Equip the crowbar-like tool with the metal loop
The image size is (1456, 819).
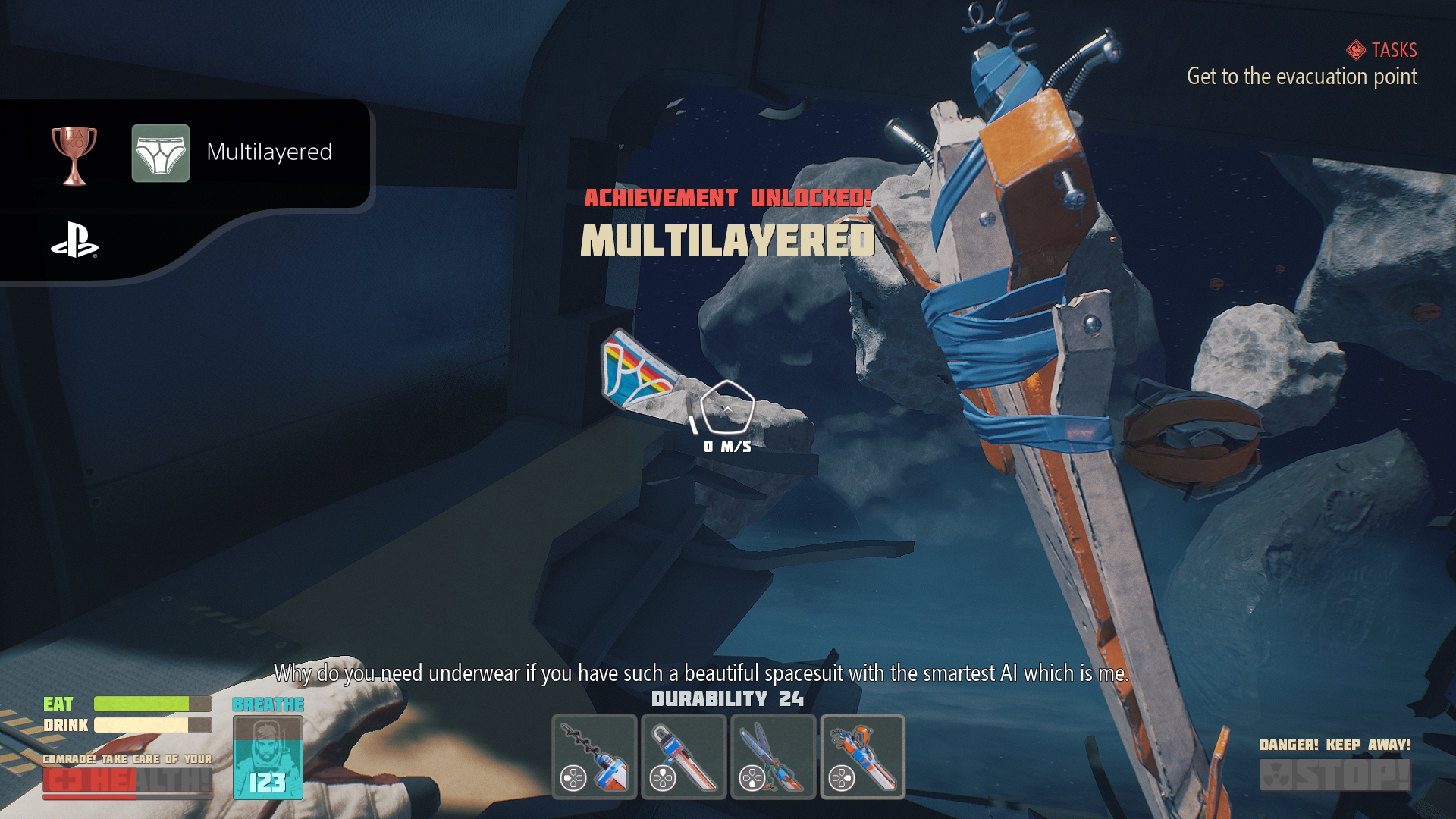[683, 756]
